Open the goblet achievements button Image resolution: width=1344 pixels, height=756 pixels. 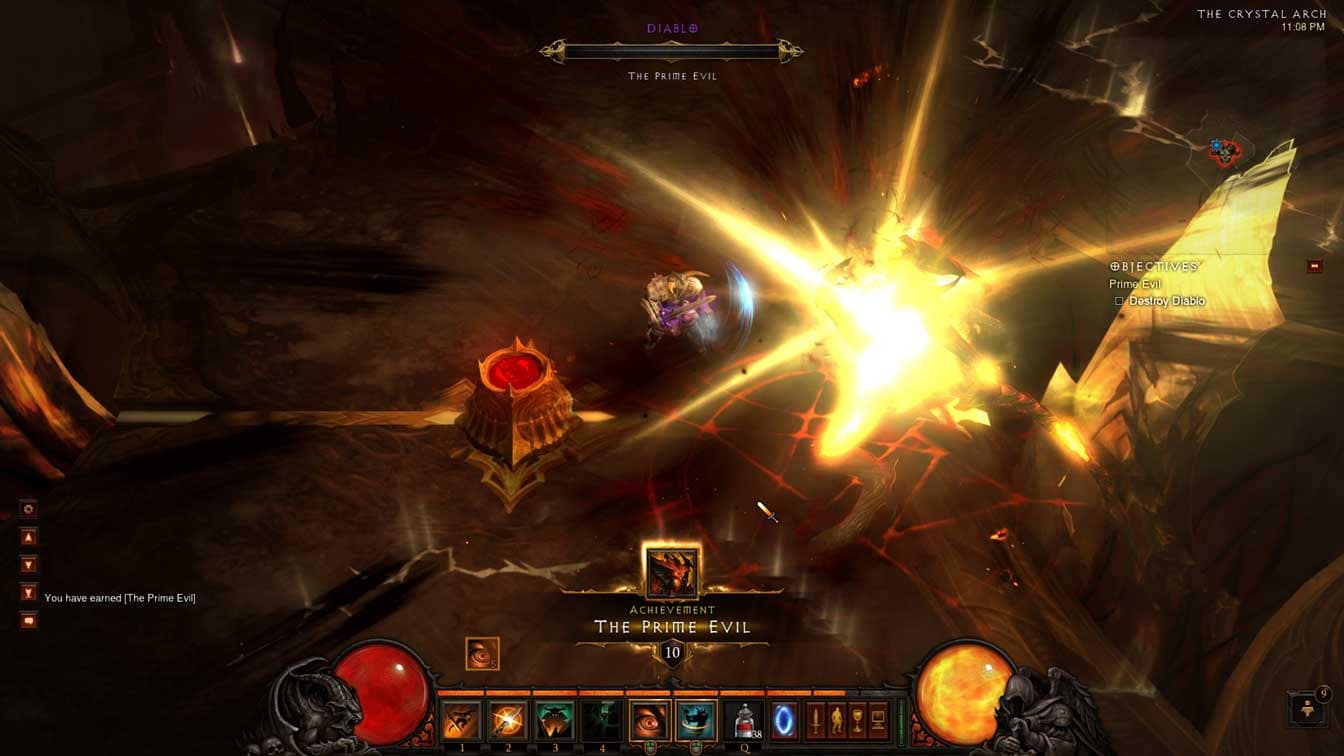[859, 718]
